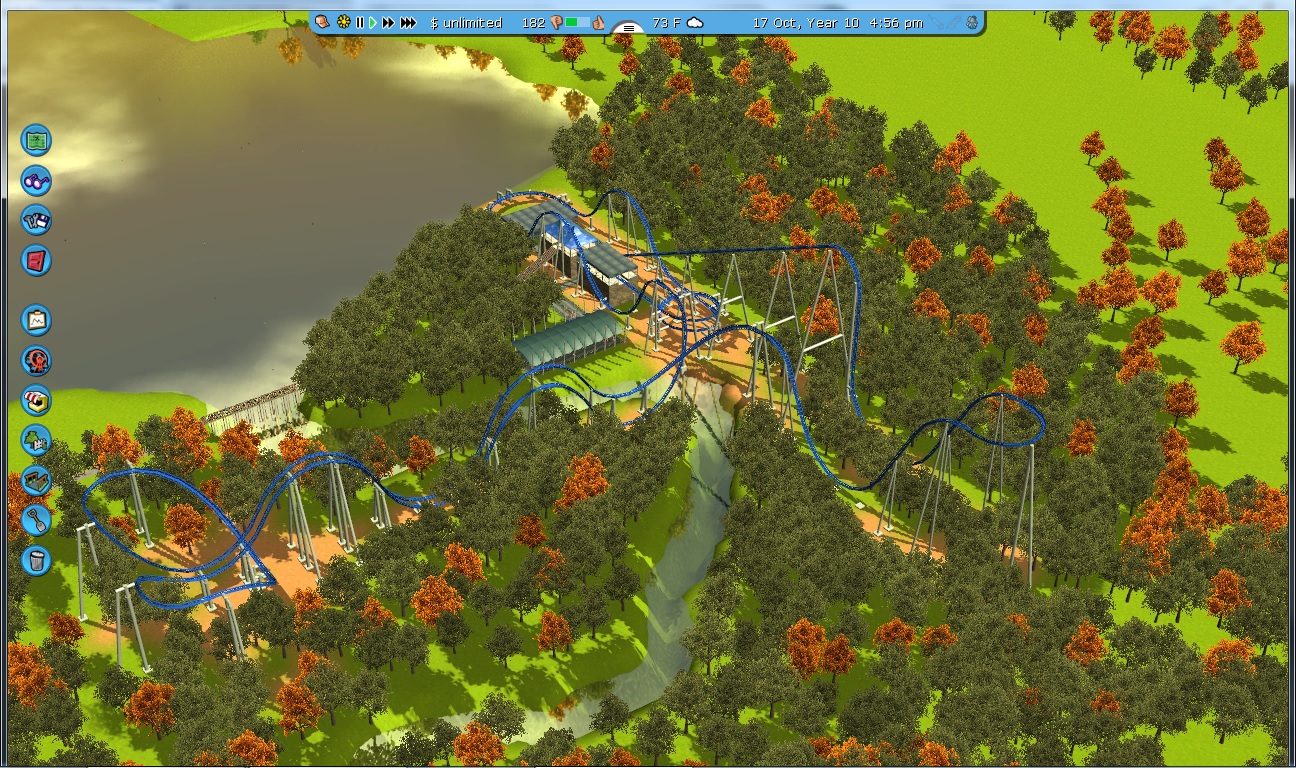This screenshot has width=1296, height=768.
Task: Set game speed to normal play
Action: [373, 22]
